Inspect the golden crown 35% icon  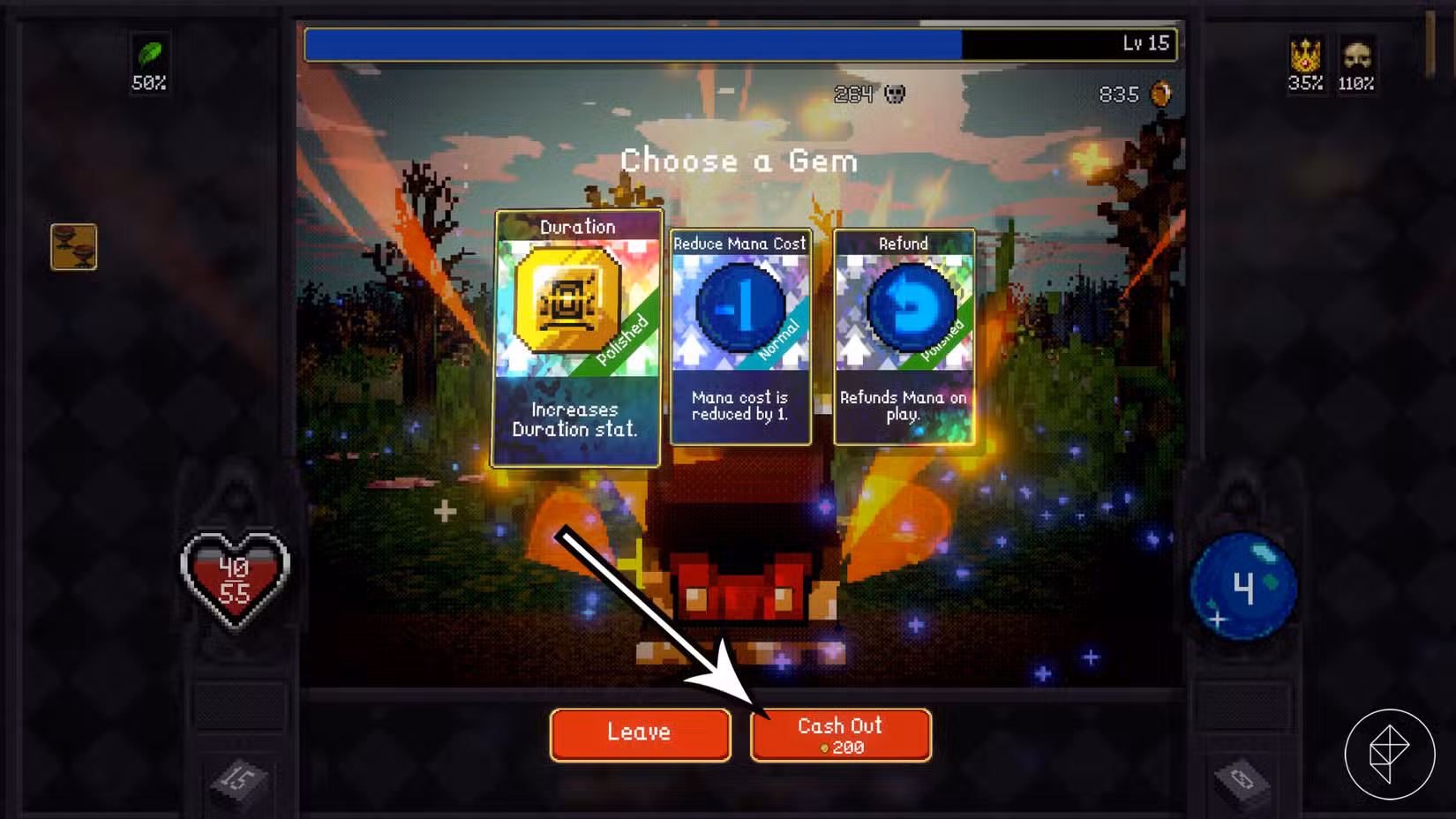pyautogui.click(x=1305, y=56)
